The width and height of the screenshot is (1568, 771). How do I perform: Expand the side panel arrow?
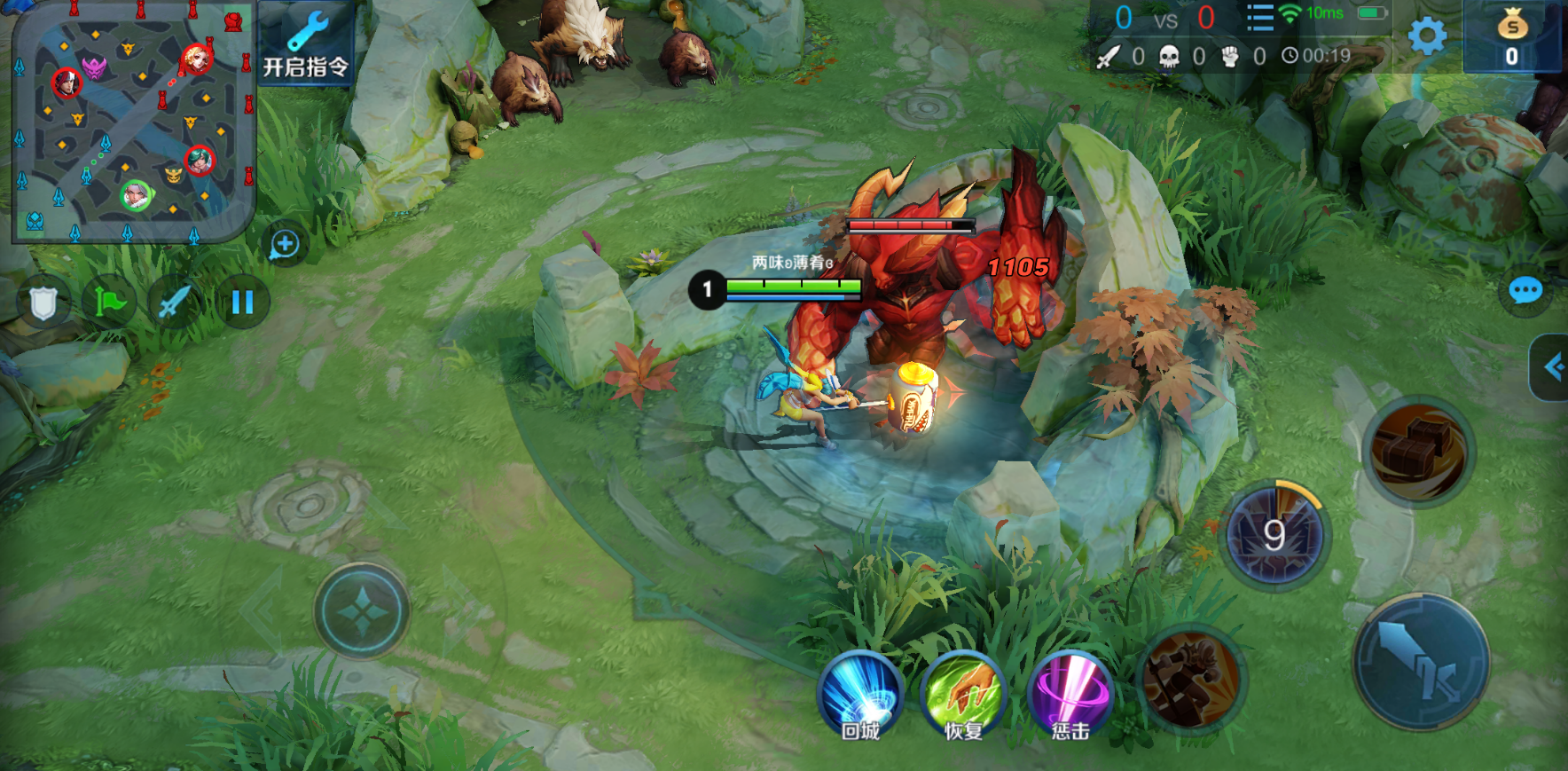[x=1552, y=367]
